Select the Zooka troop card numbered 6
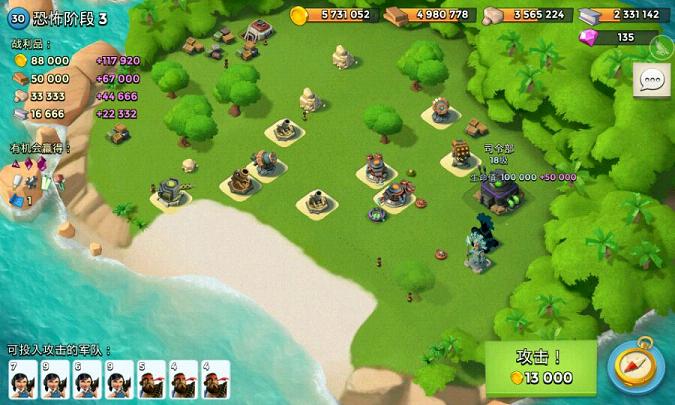This screenshot has height=405, width=675. tap(86, 380)
